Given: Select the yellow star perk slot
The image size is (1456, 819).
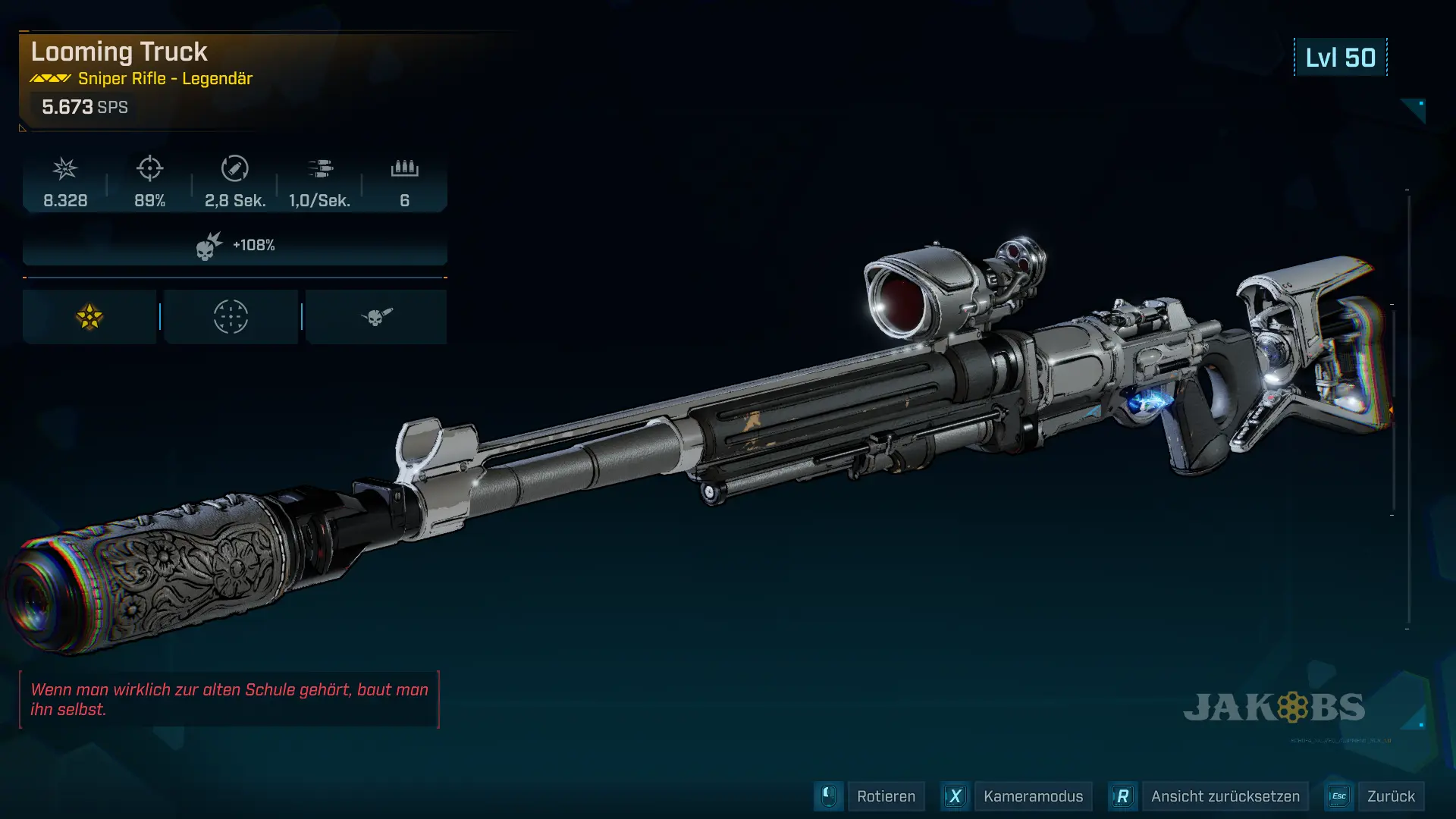Looking at the screenshot, I should (x=89, y=317).
